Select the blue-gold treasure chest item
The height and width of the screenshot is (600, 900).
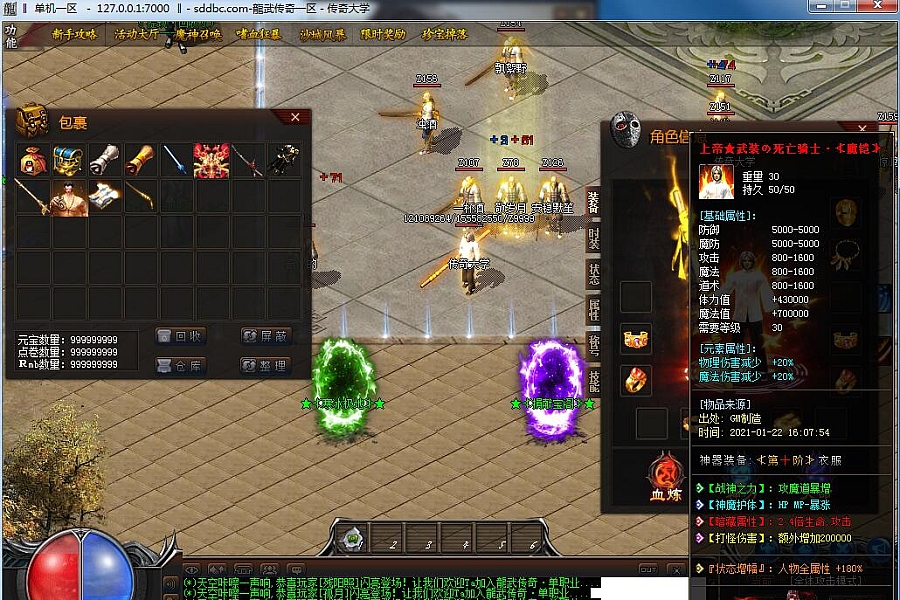point(68,160)
